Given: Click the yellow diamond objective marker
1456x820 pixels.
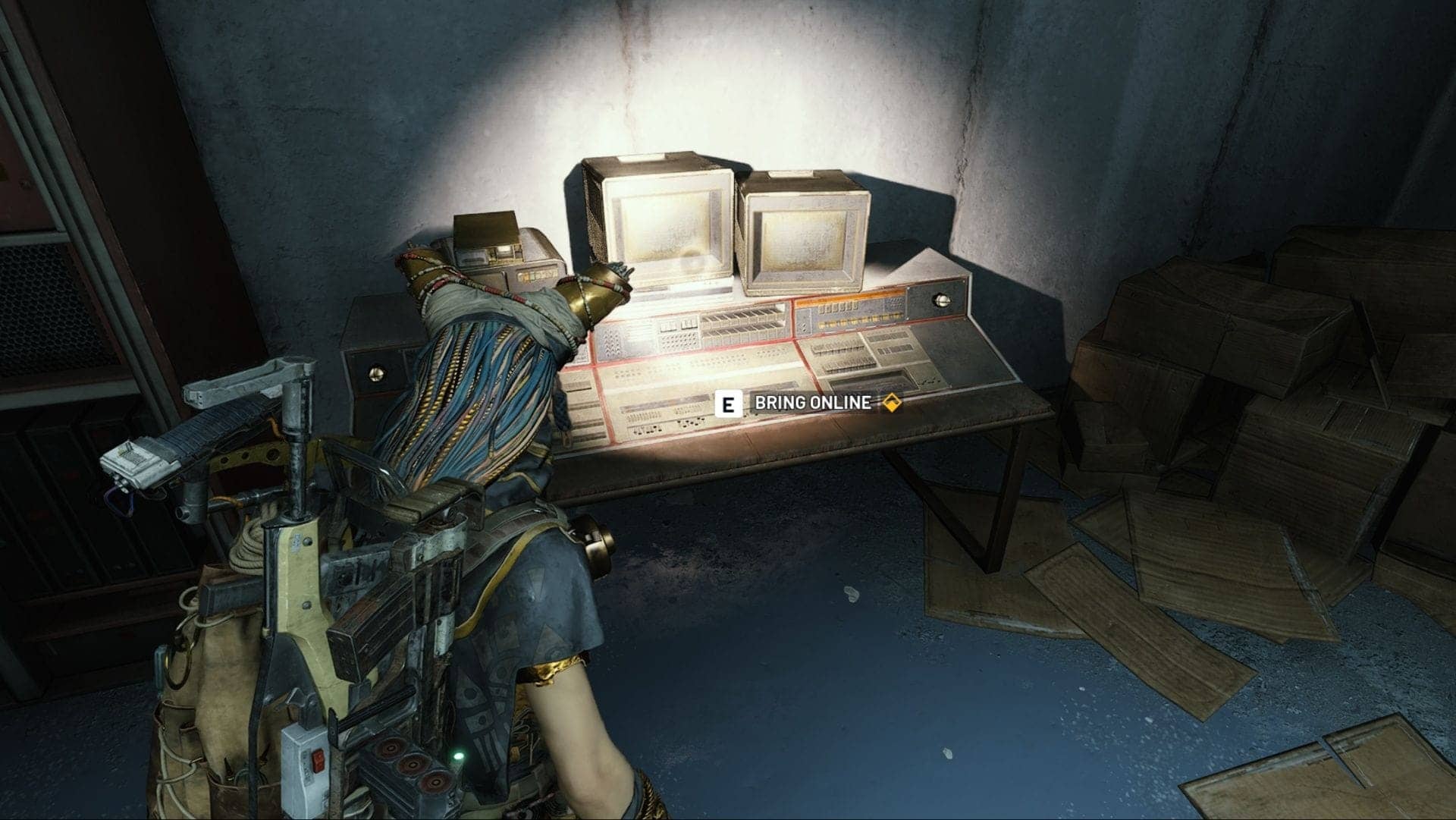Looking at the screenshot, I should (x=892, y=404).
